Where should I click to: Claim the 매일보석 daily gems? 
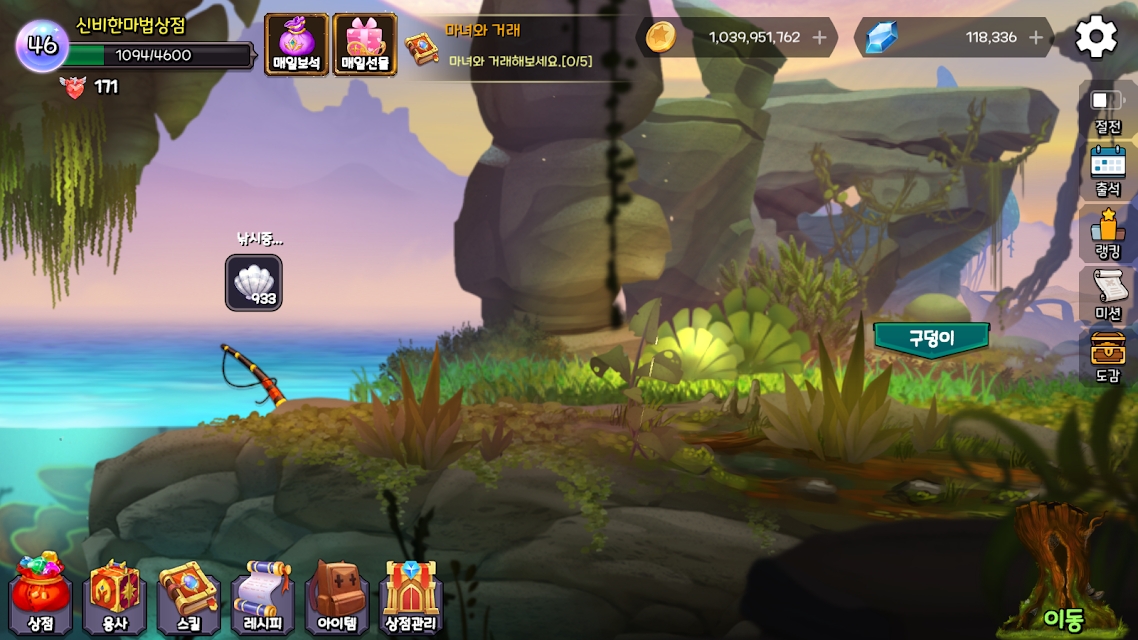296,45
